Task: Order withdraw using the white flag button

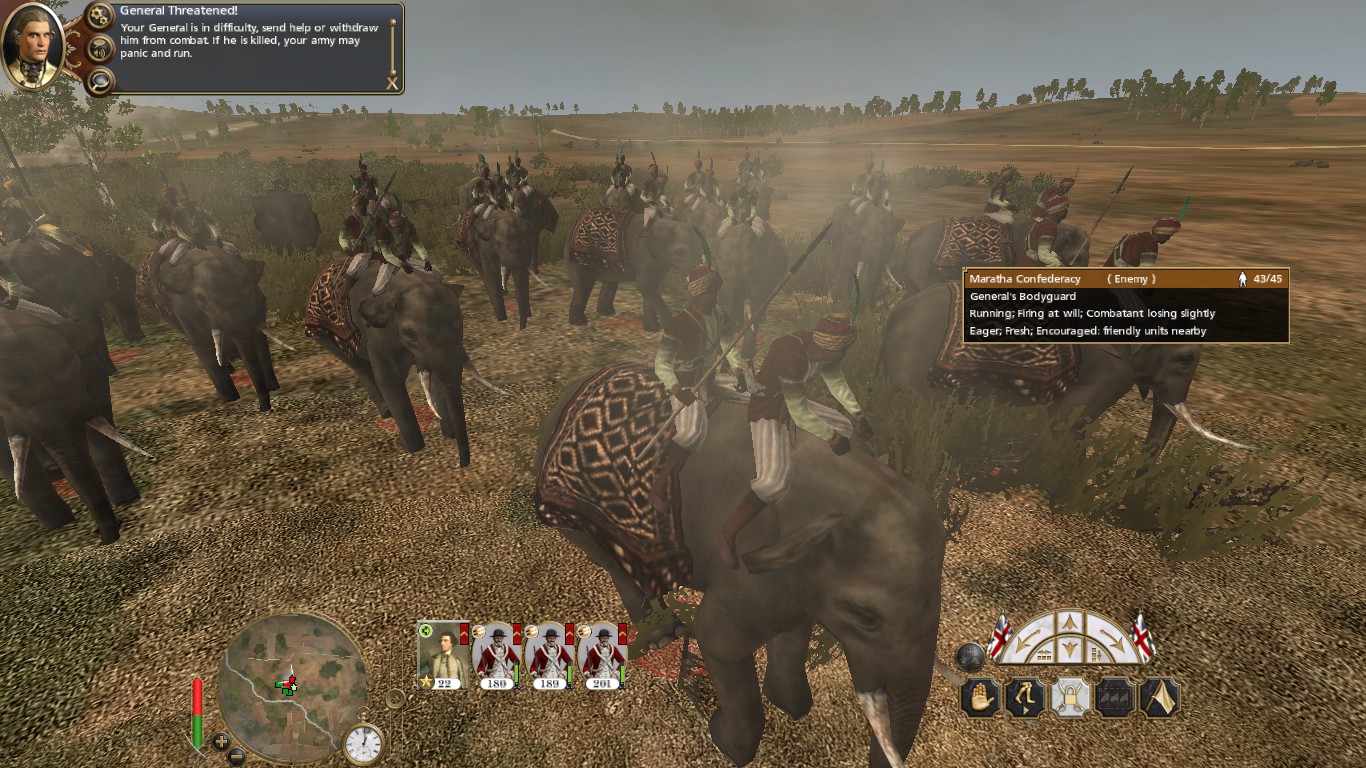Action: tap(1159, 697)
